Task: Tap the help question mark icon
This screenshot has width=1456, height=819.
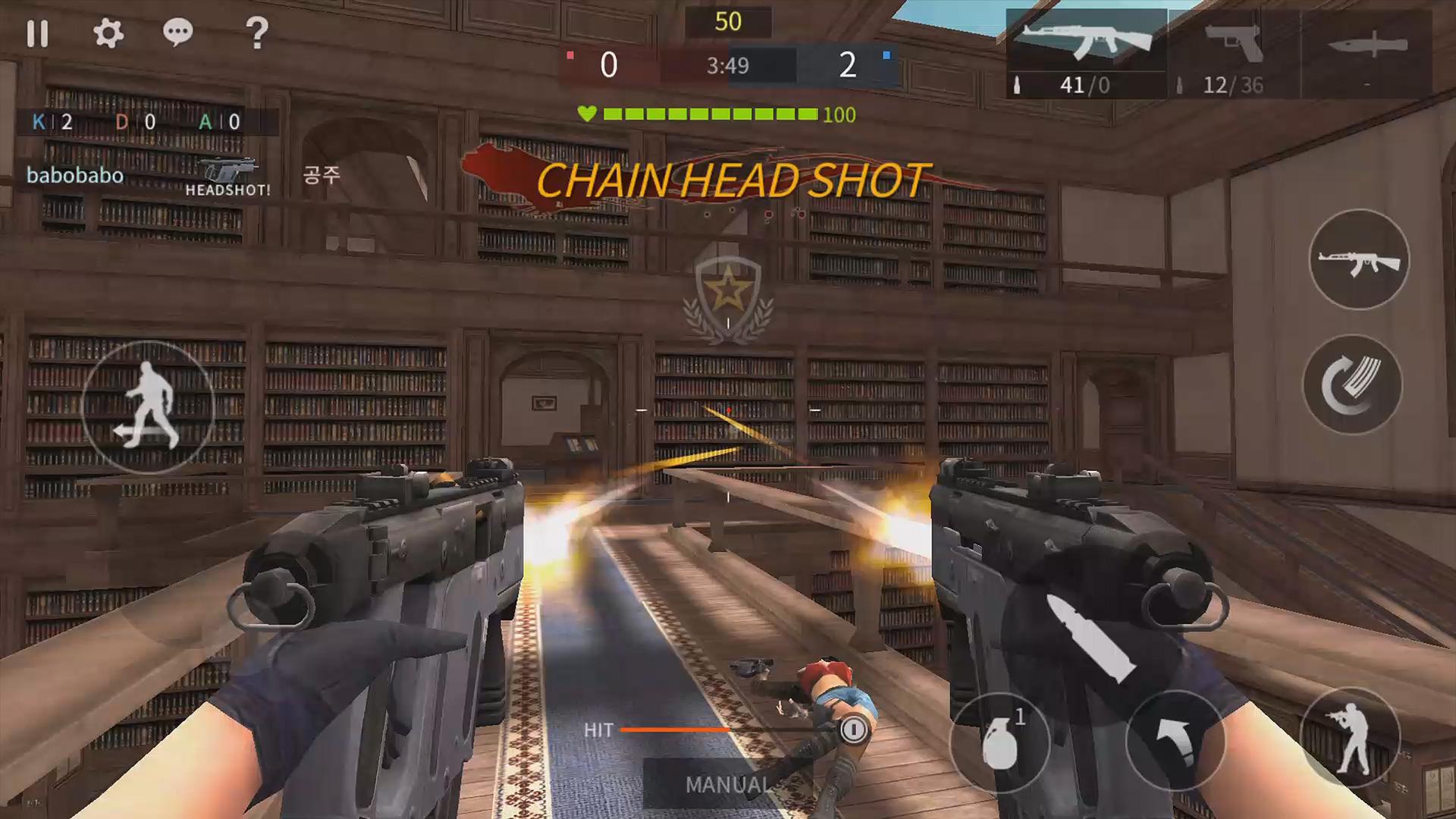Action: click(x=258, y=34)
